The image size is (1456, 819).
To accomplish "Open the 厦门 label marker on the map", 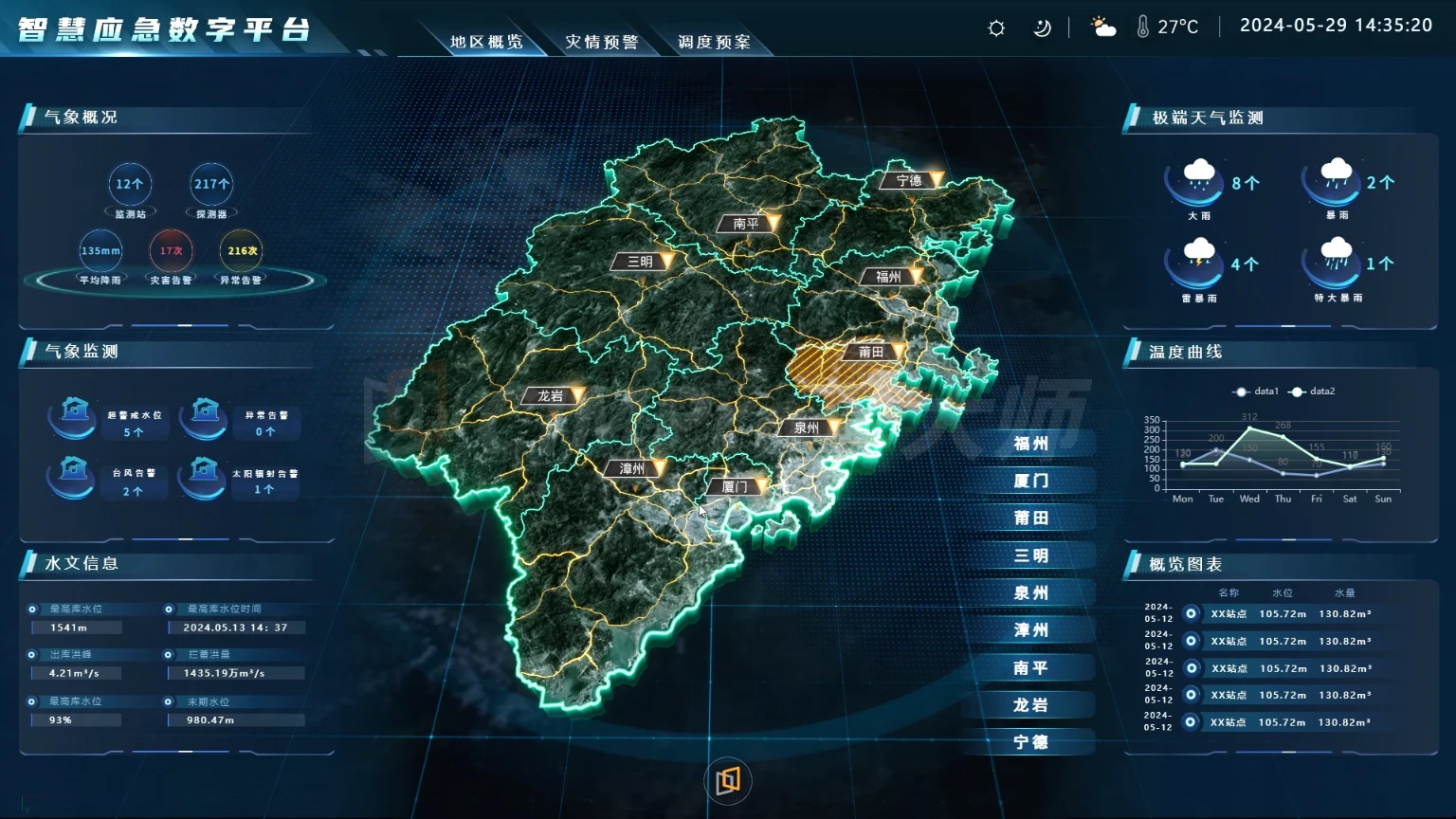I will pos(735,486).
